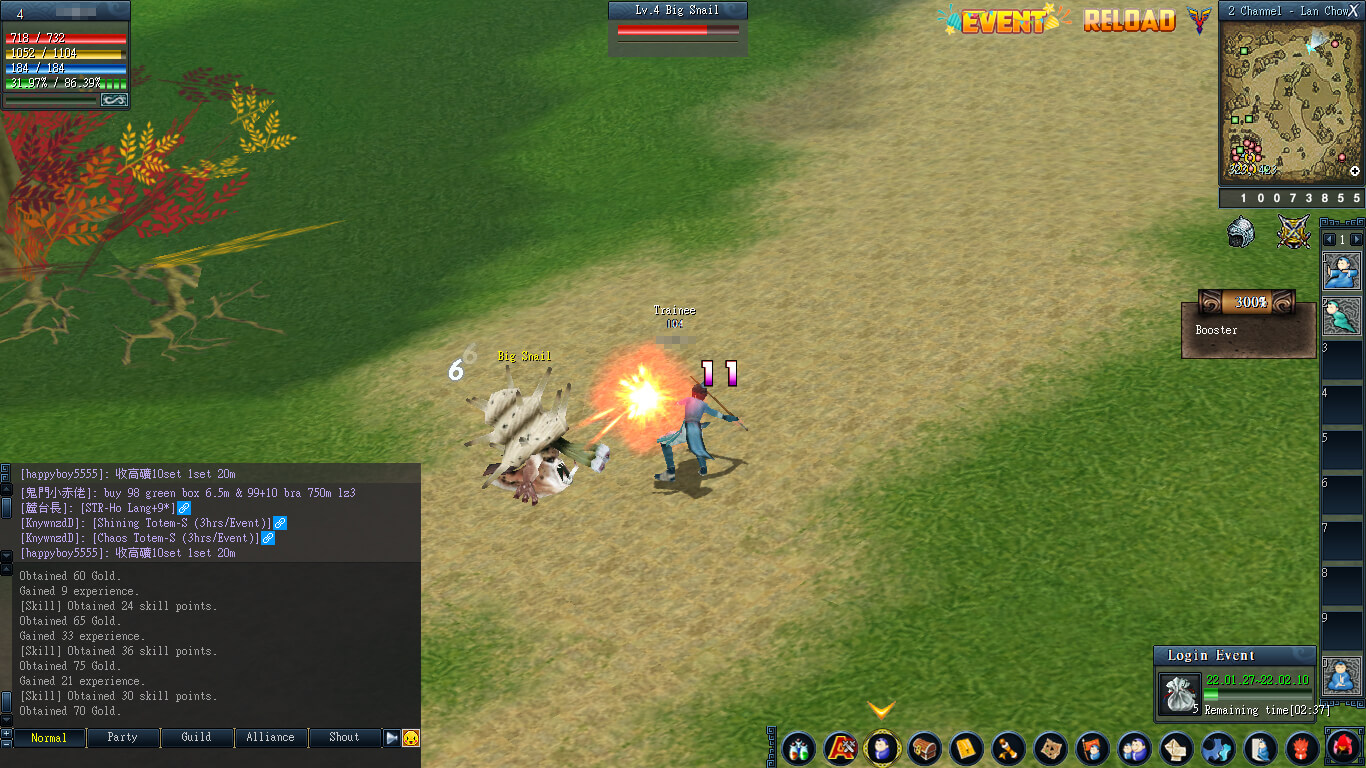Open the blue gears settings icon
Screen dimensions: 1366x768
[1218, 748]
